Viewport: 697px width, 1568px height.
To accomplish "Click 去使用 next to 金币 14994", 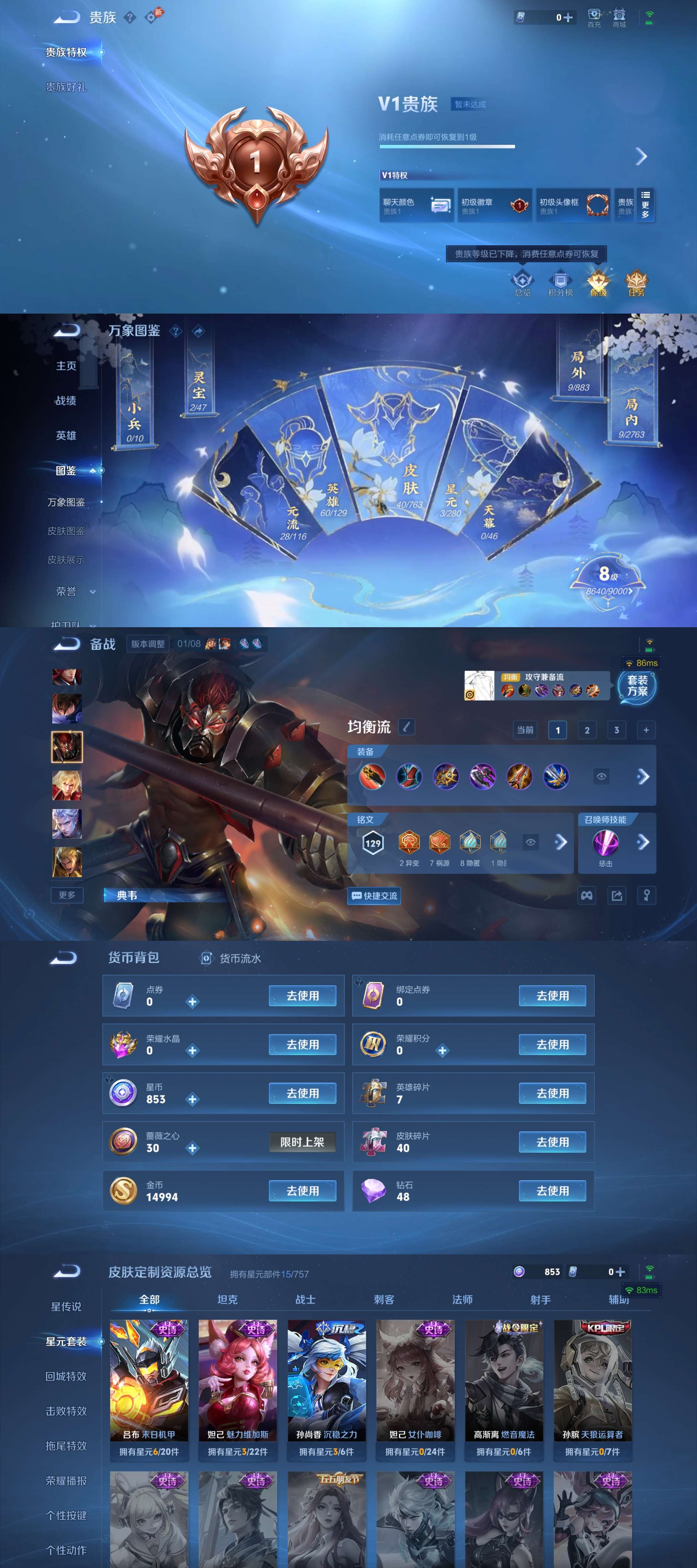I will [x=303, y=1191].
